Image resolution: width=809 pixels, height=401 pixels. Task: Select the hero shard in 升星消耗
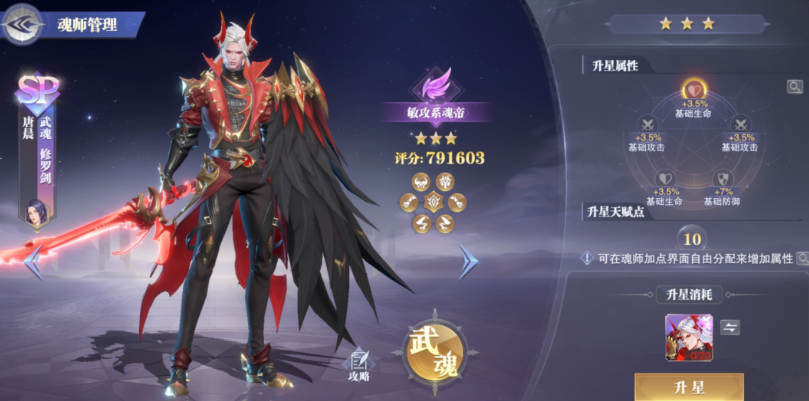point(689,337)
